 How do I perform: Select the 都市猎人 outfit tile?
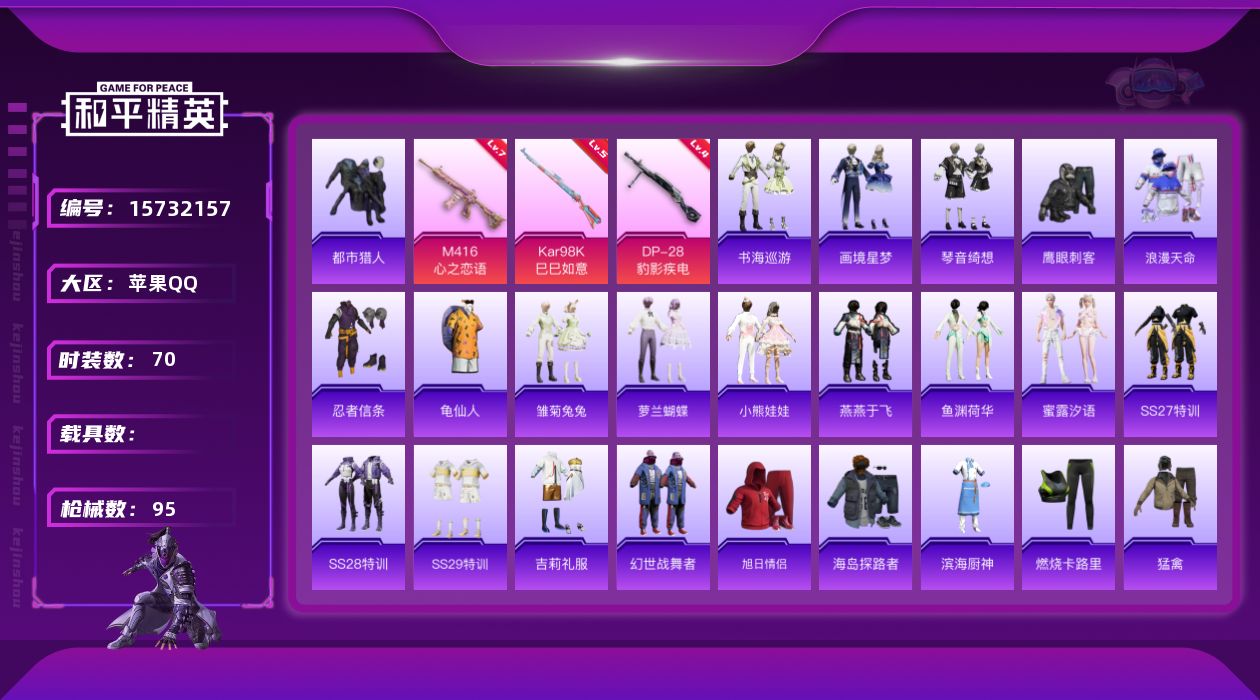(358, 210)
